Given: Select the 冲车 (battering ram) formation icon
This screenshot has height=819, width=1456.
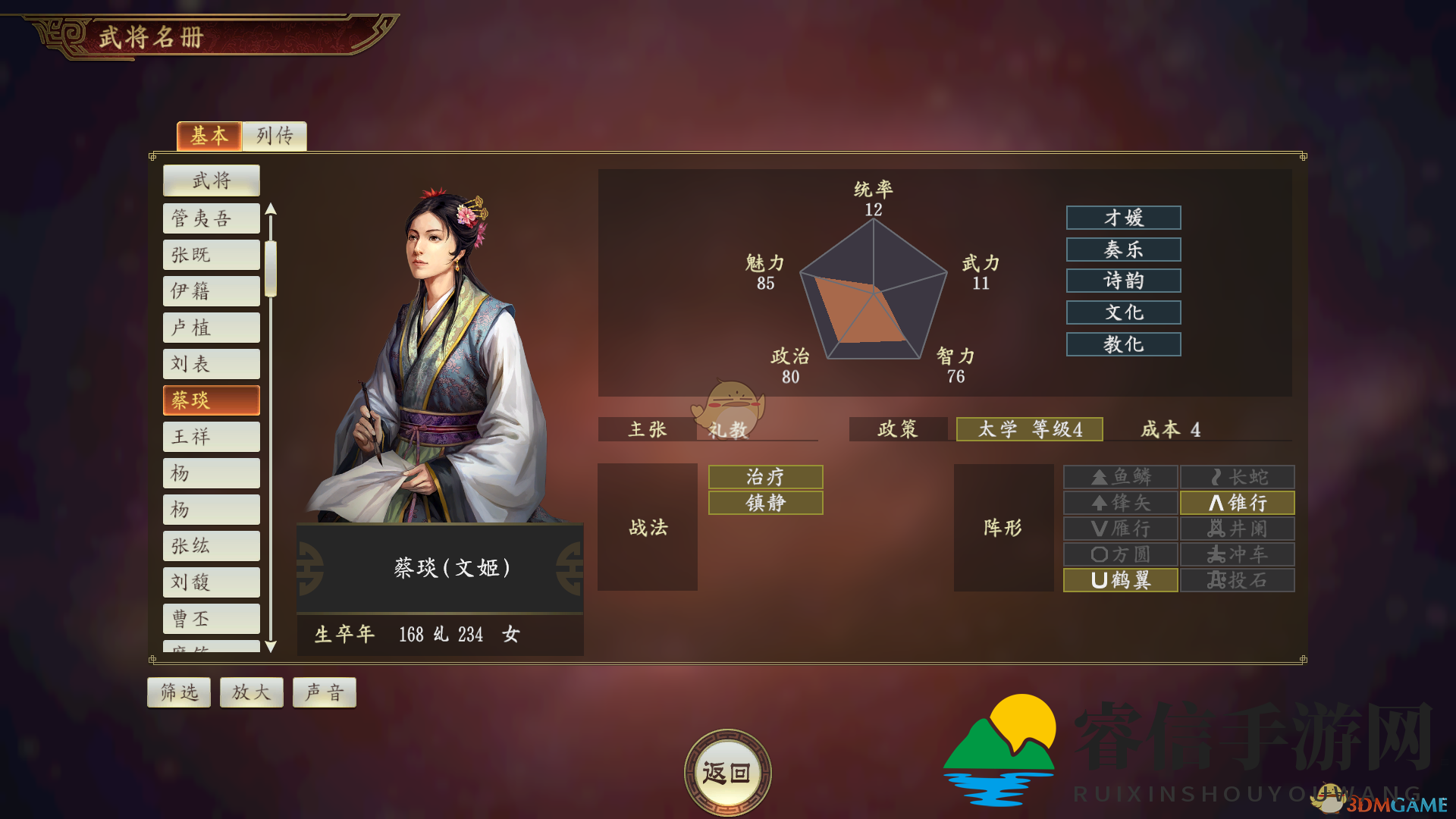Looking at the screenshot, I should (1237, 554).
